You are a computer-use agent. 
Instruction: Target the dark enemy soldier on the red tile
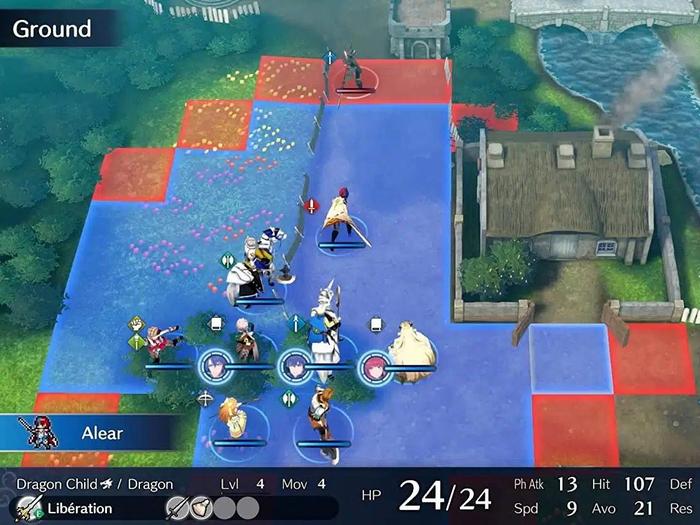pos(352,68)
